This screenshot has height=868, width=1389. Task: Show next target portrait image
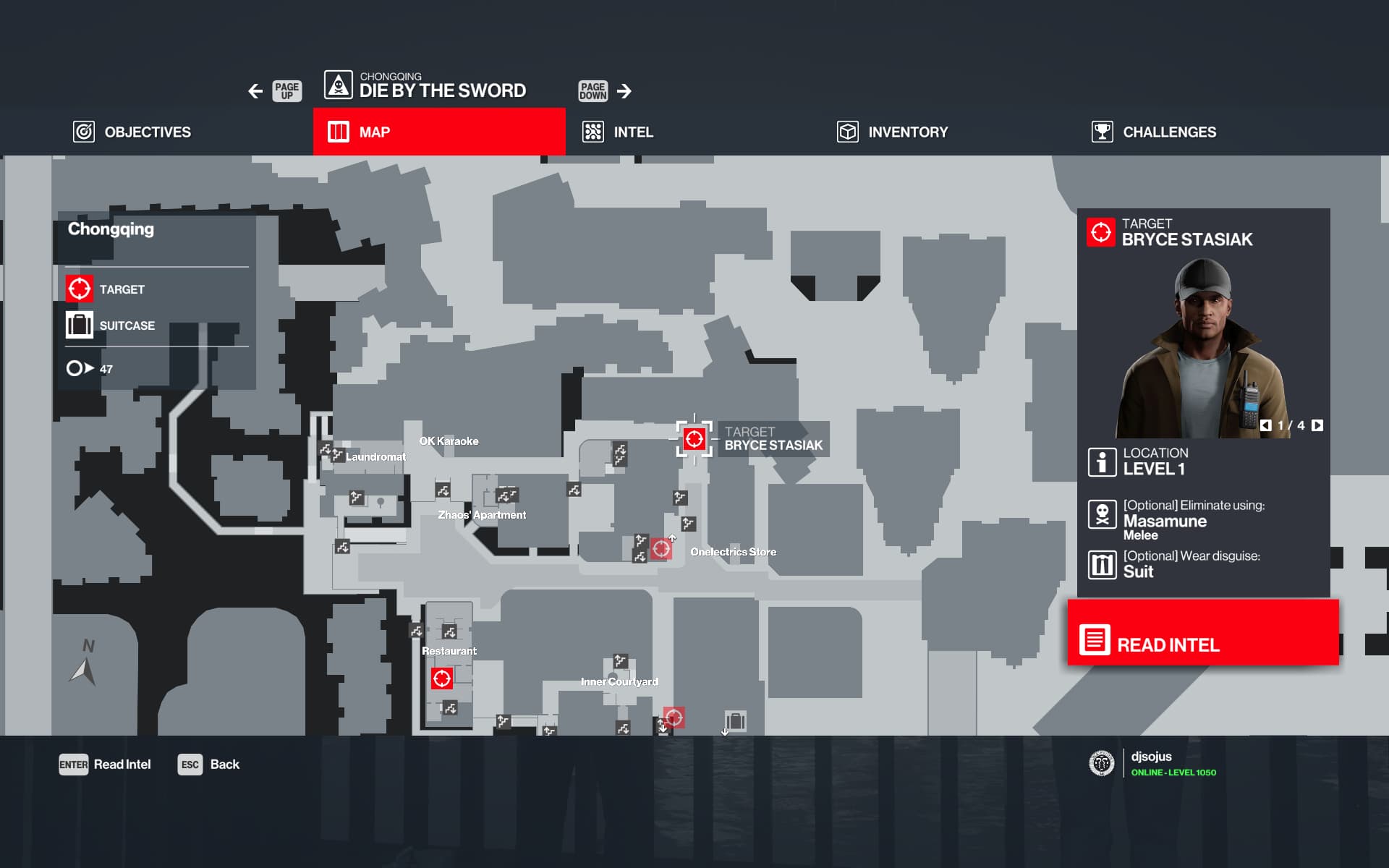pyautogui.click(x=1317, y=425)
